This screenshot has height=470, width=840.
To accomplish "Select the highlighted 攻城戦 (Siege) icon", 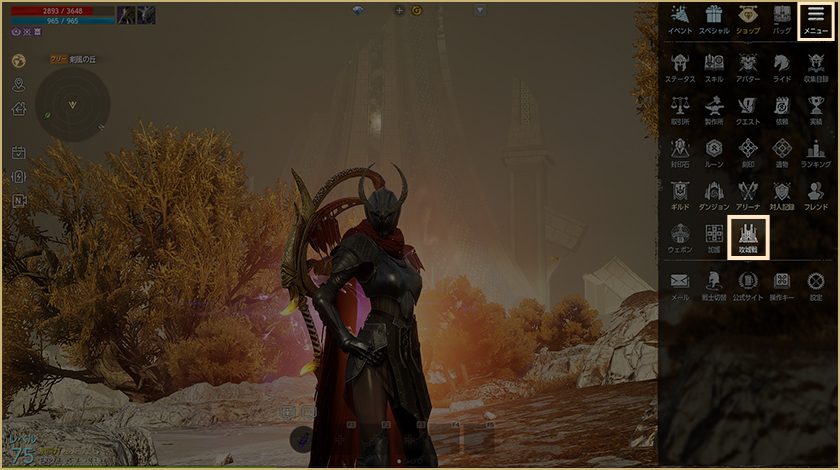I will click(748, 238).
